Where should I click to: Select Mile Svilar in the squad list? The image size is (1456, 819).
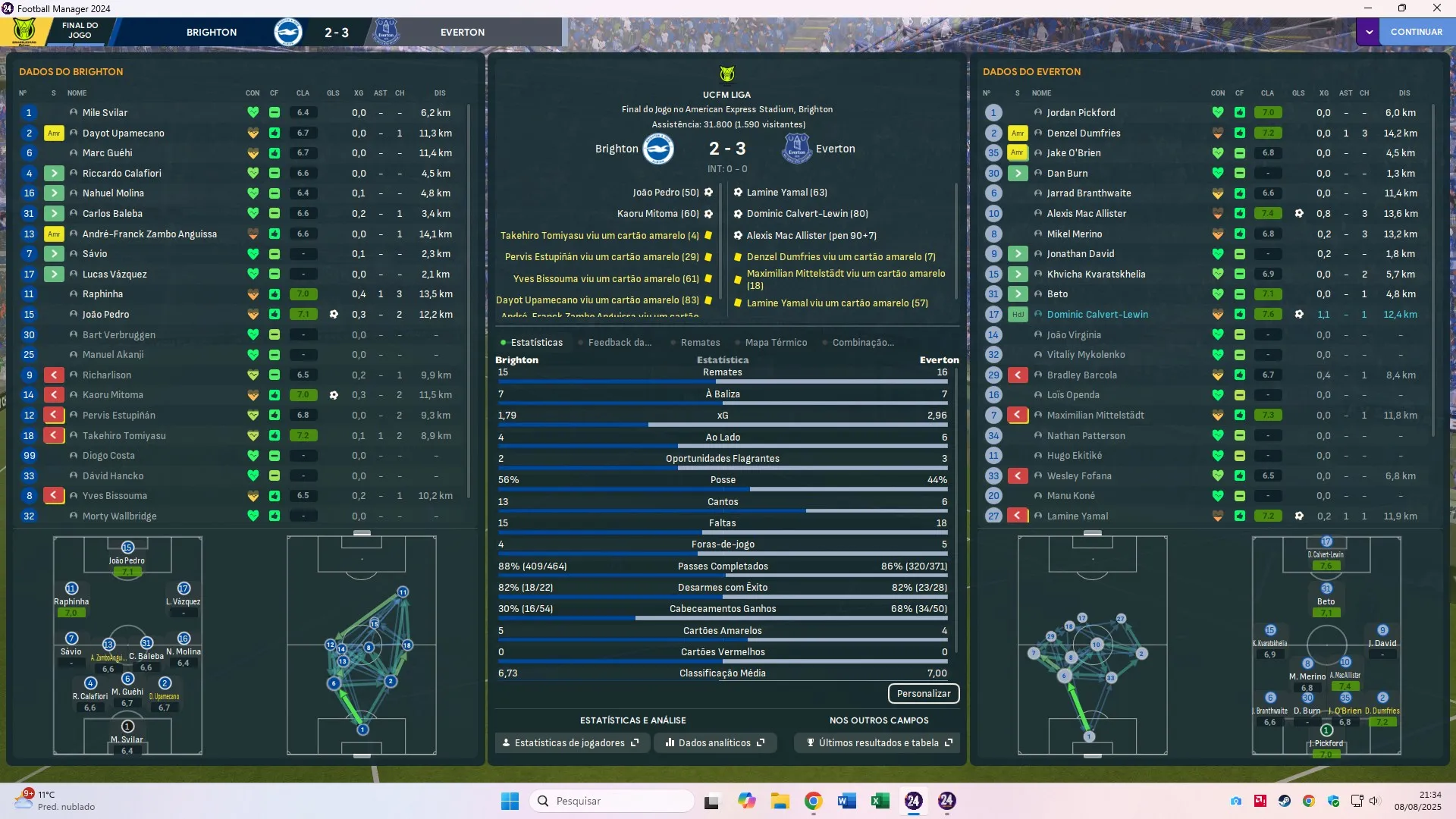pyautogui.click(x=105, y=113)
